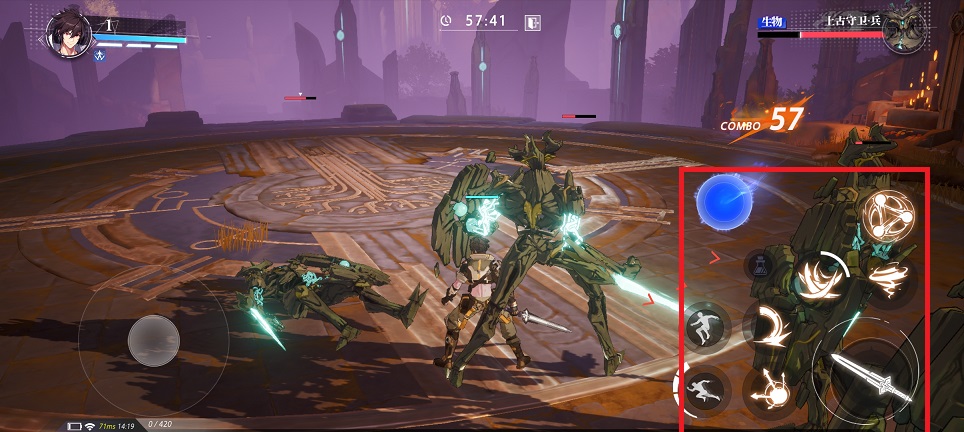Touch the virtual movement joystick
Viewport: 964px width, 432px height.
pos(154,340)
